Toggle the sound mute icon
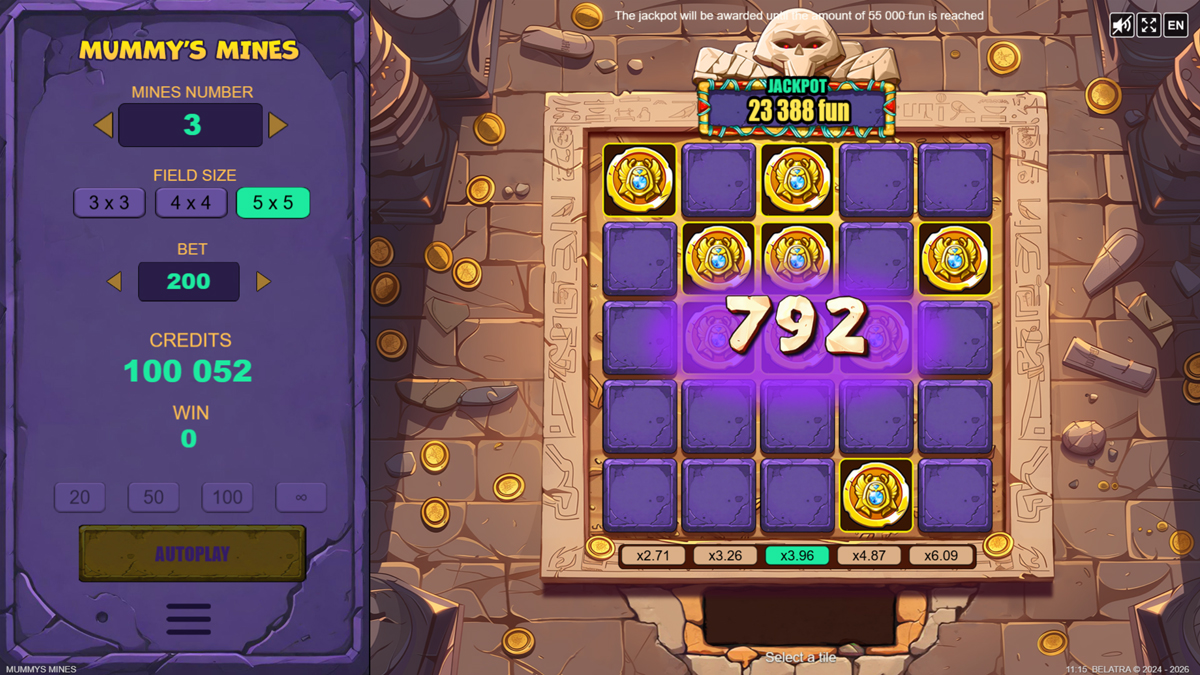The width and height of the screenshot is (1200, 675). [x=1122, y=25]
